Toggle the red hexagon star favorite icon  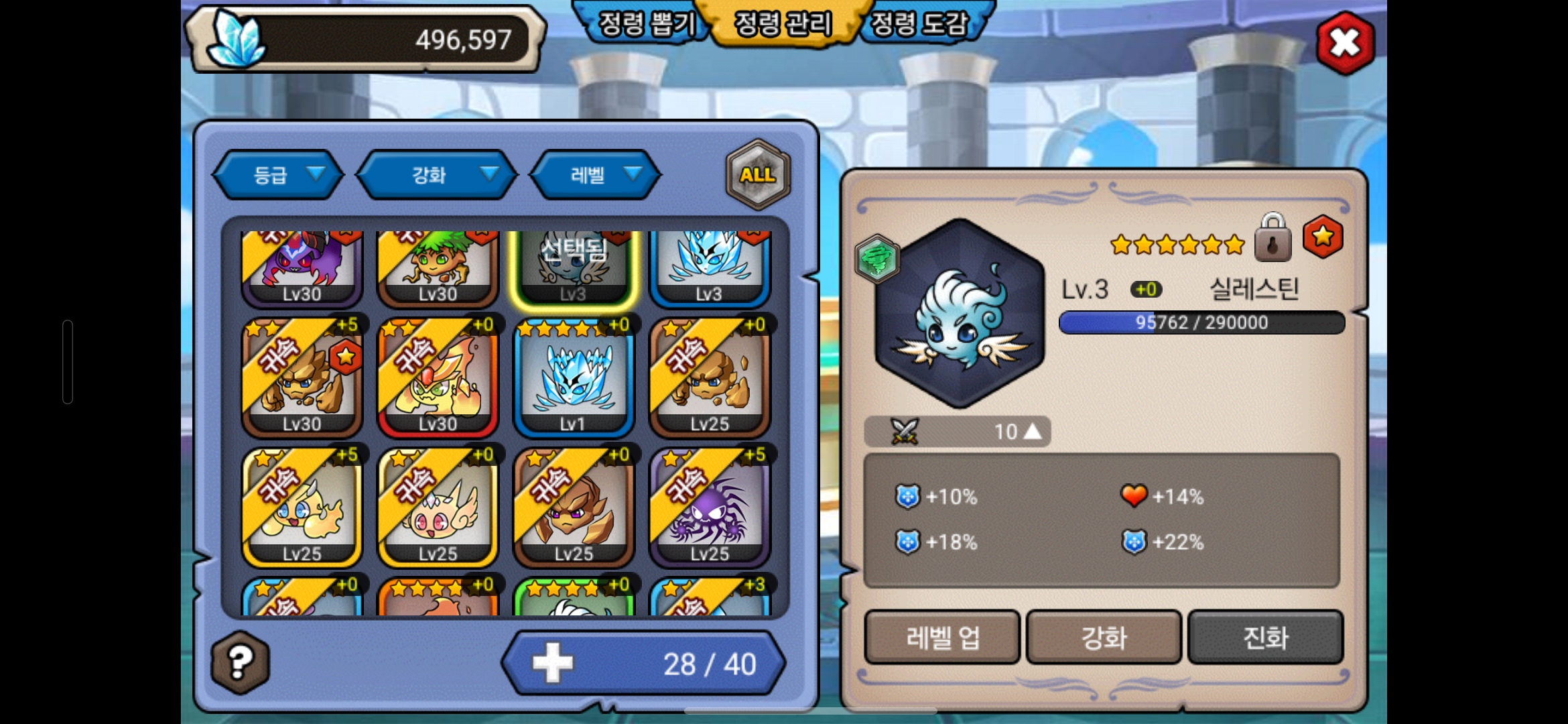tap(1322, 237)
